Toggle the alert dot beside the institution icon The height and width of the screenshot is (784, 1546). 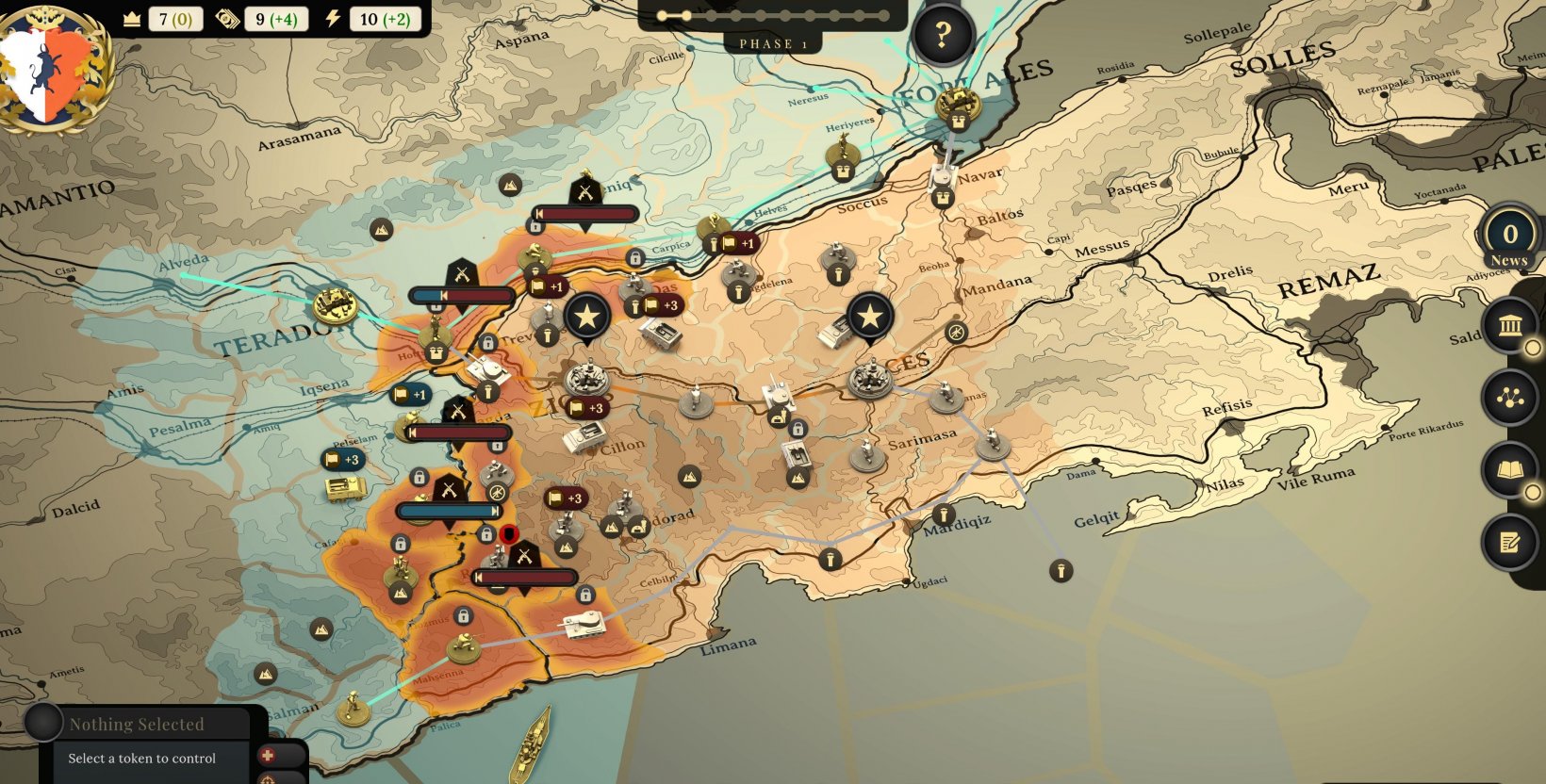click(1534, 349)
